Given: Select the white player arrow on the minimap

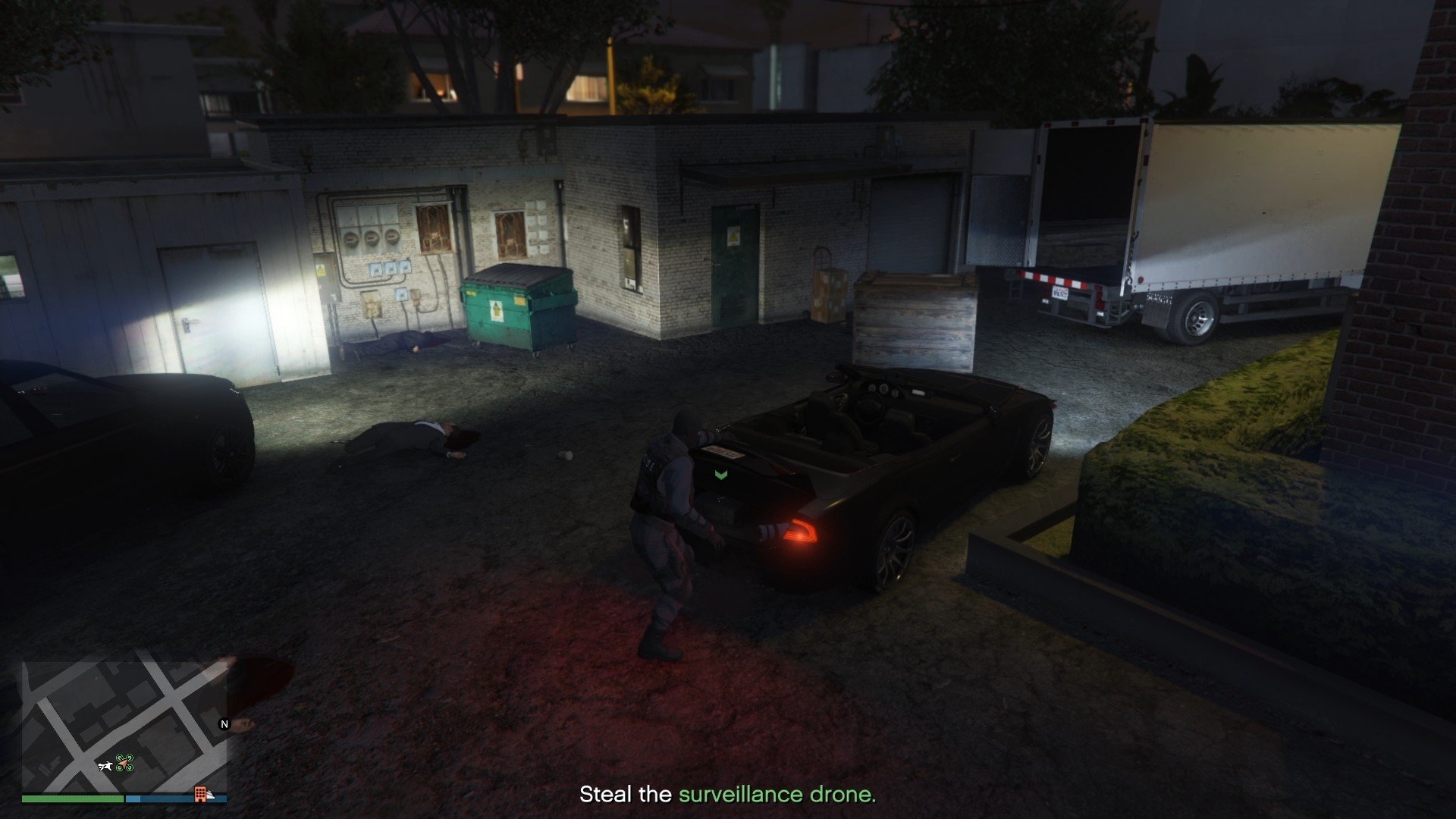Looking at the screenshot, I should (124, 766).
